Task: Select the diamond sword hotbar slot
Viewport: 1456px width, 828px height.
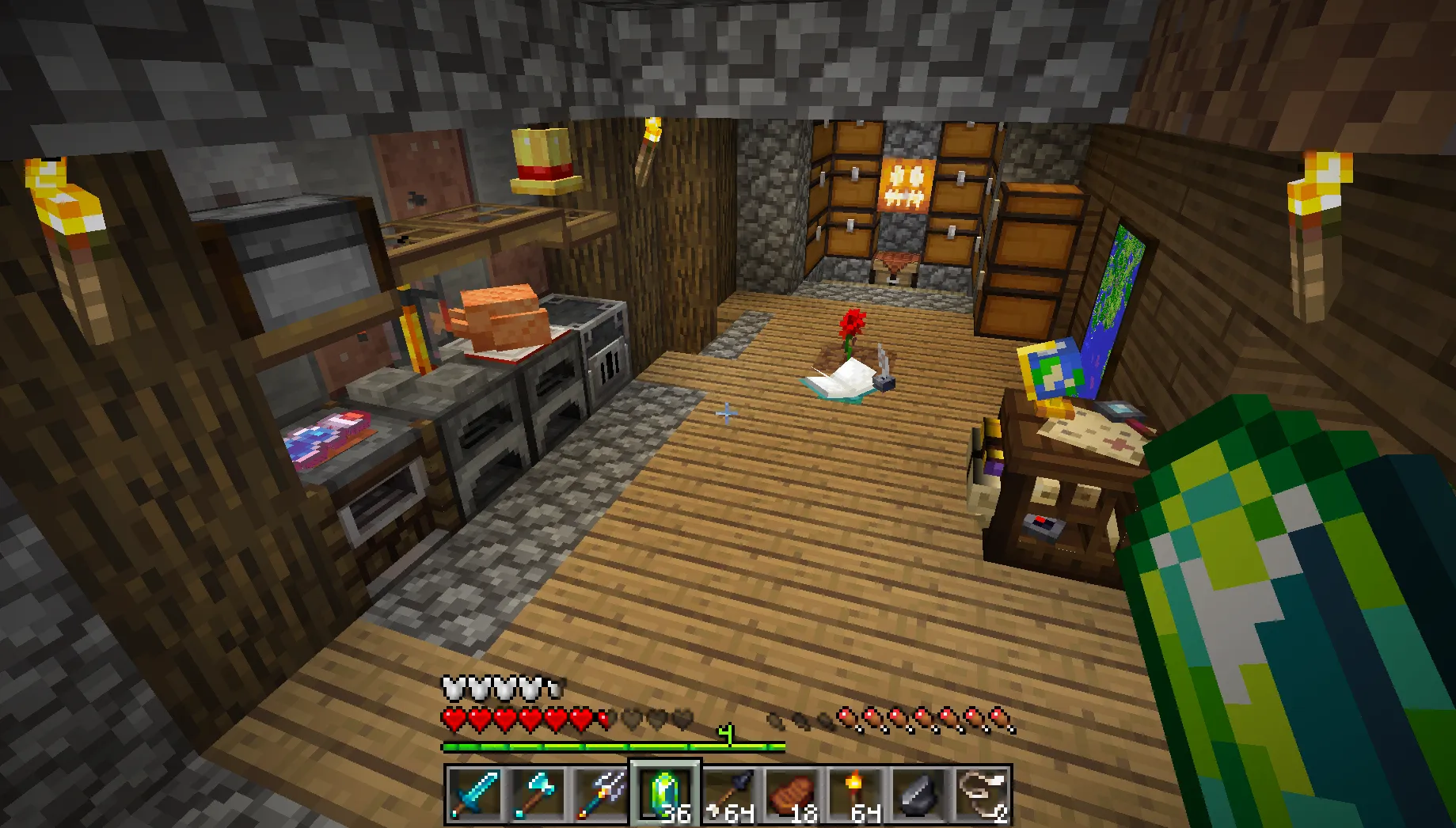Action: tap(475, 796)
